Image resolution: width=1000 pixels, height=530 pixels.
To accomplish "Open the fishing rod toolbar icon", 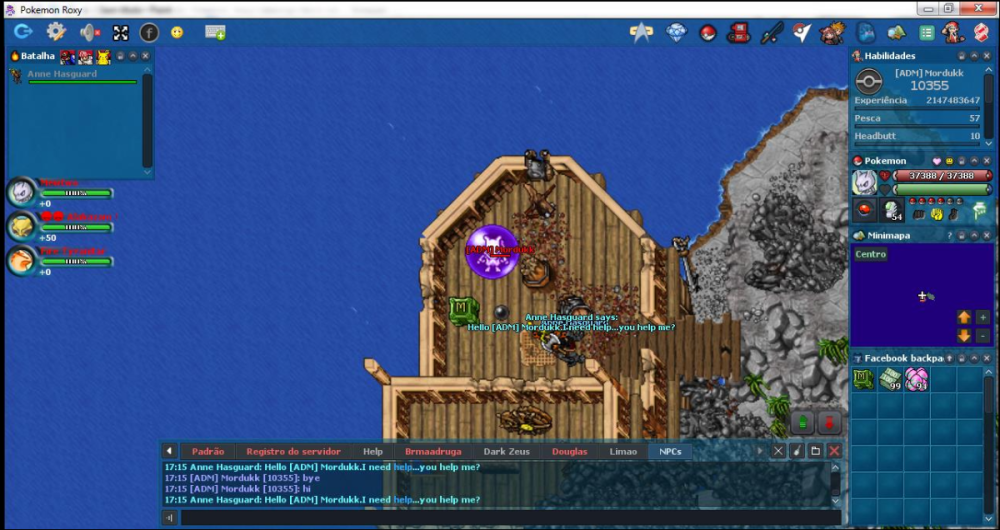I will pyautogui.click(x=770, y=32).
